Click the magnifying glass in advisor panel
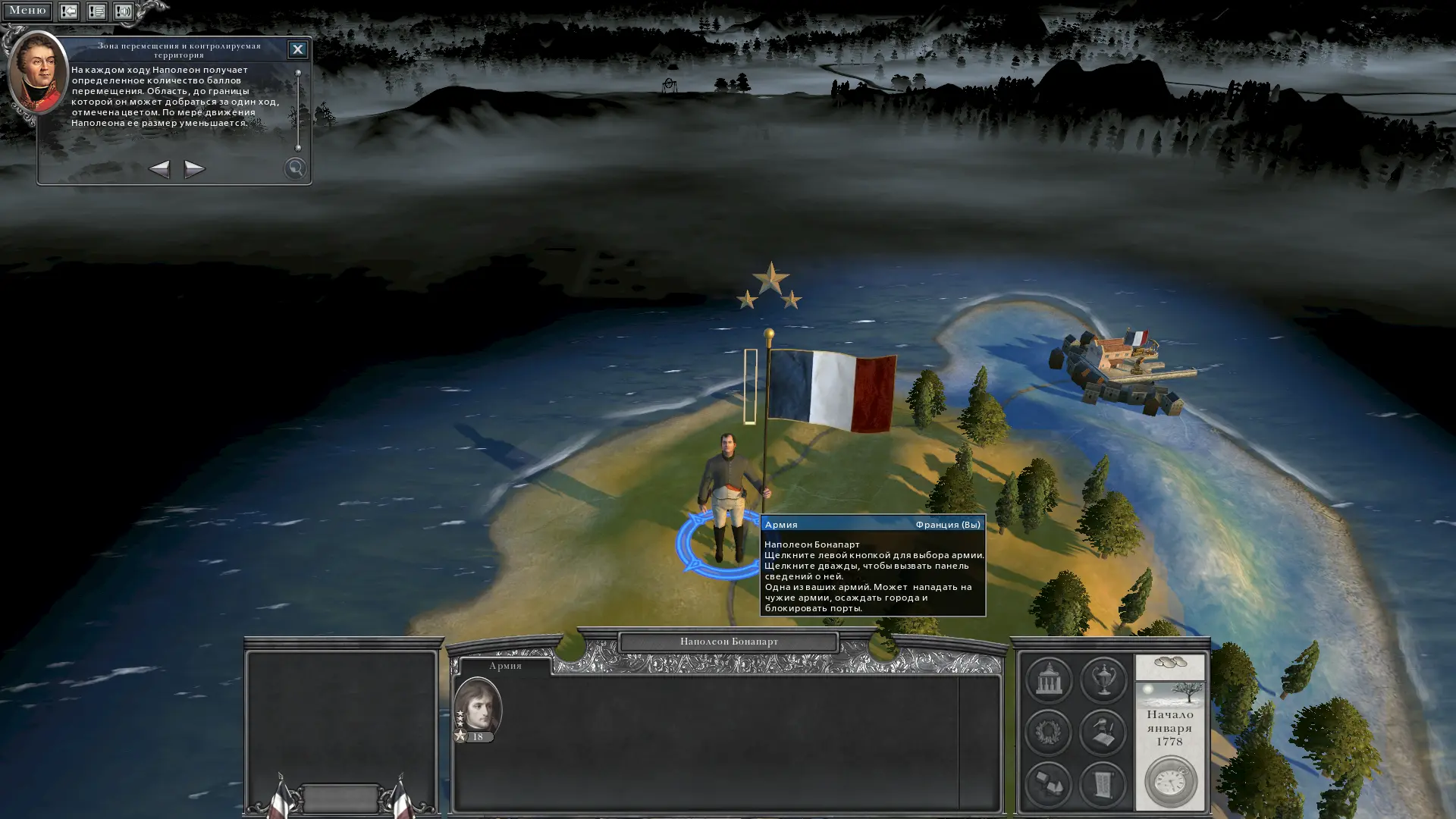This screenshot has width=1456, height=819. [295, 168]
